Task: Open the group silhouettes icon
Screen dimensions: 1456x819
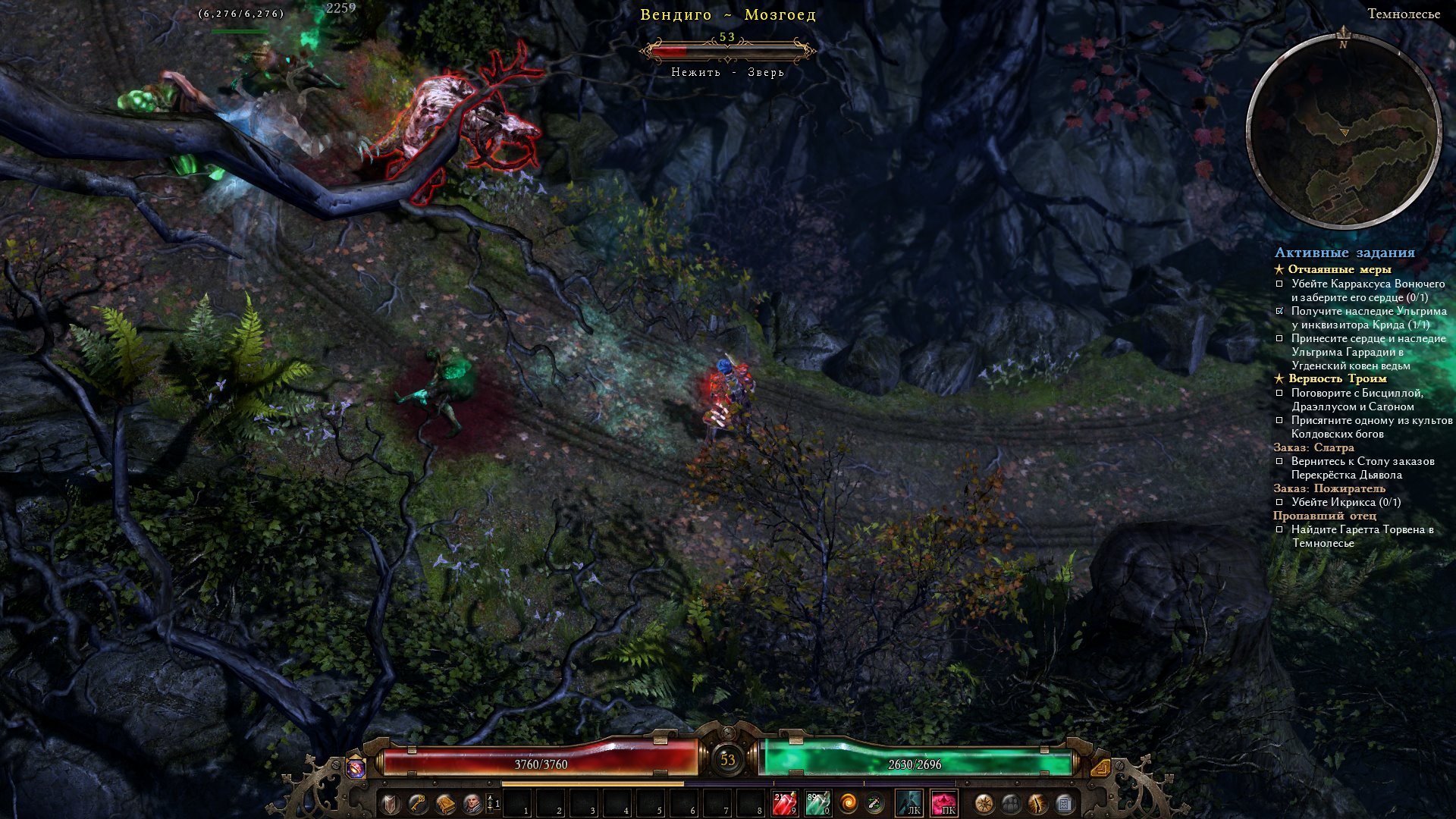Action: click(1011, 803)
